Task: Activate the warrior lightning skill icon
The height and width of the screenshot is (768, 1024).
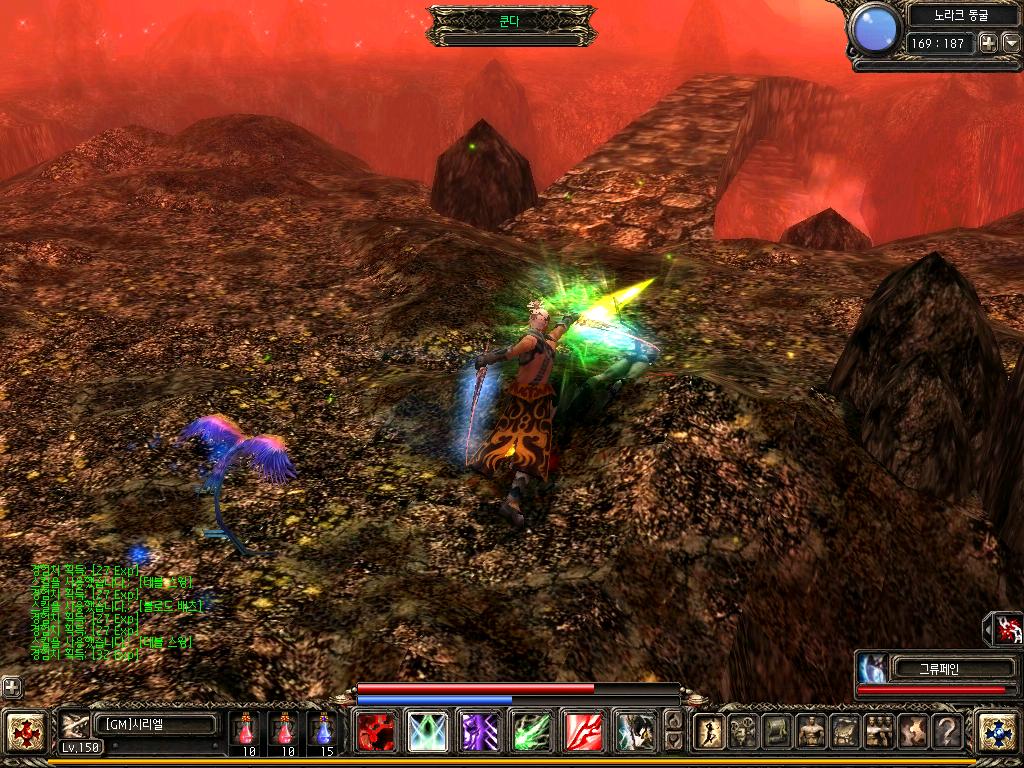Action: [635, 732]
